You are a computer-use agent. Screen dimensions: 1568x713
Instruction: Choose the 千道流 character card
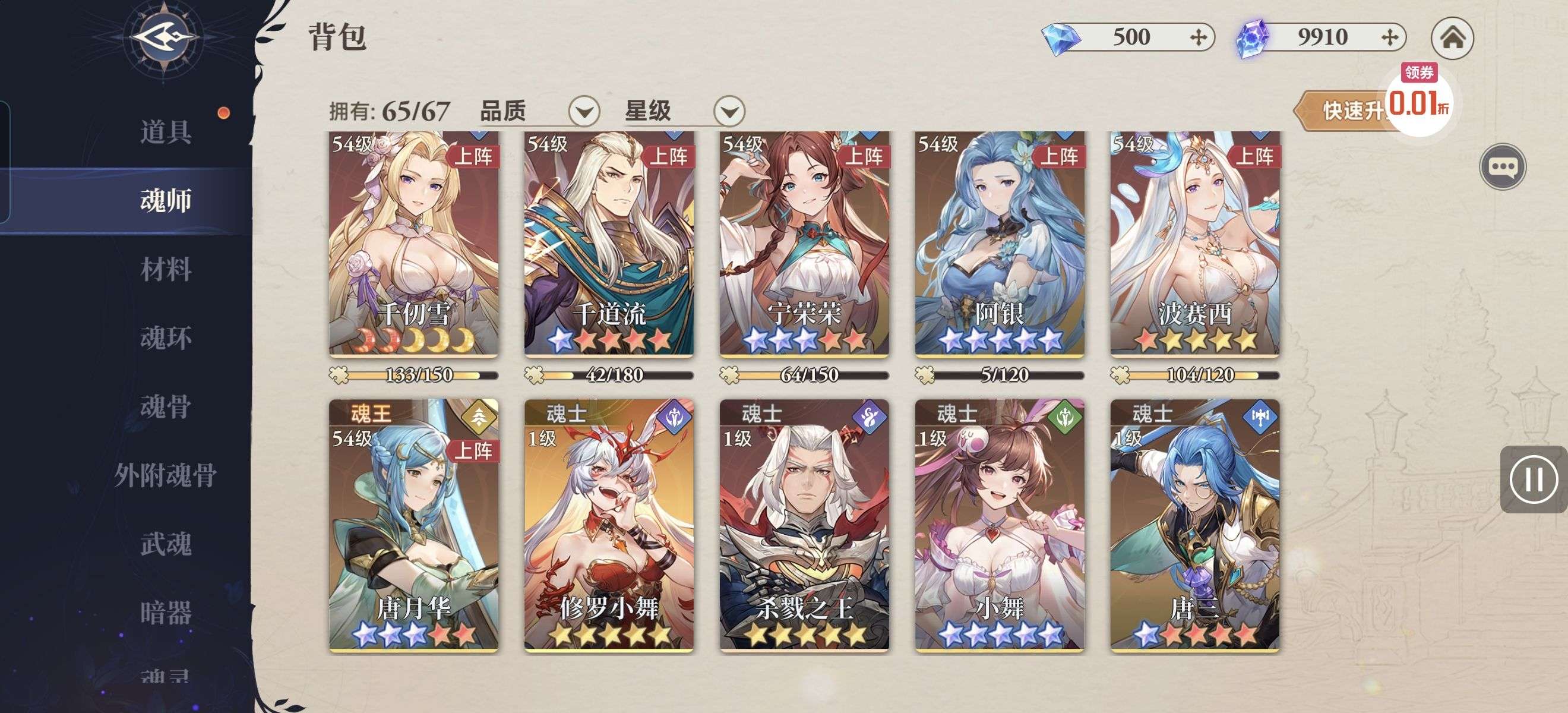(609, 244)
